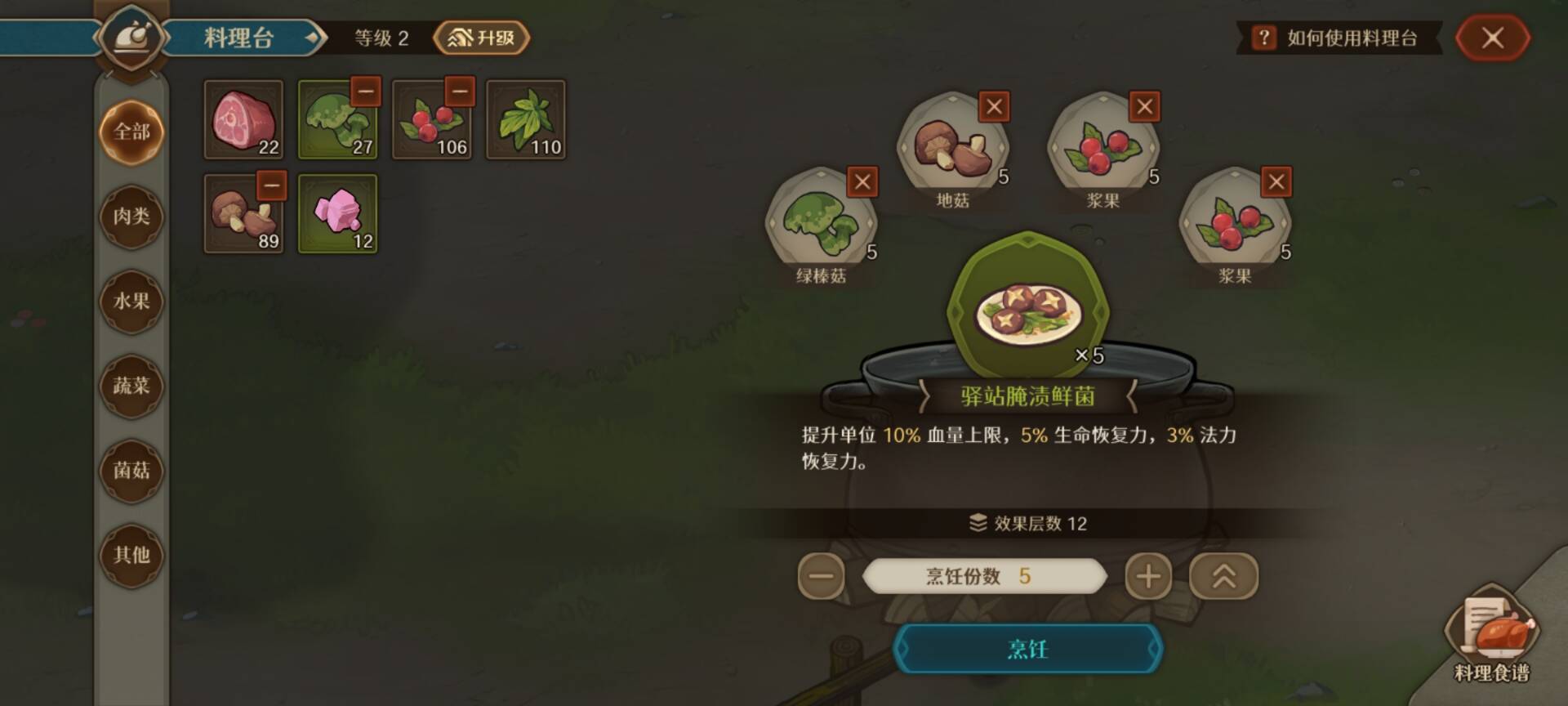The height and width of the screenshot is (706, 1568).
Task: Remove the 绿榭菇 ingredient from the pot
Action: pos(862,183)
